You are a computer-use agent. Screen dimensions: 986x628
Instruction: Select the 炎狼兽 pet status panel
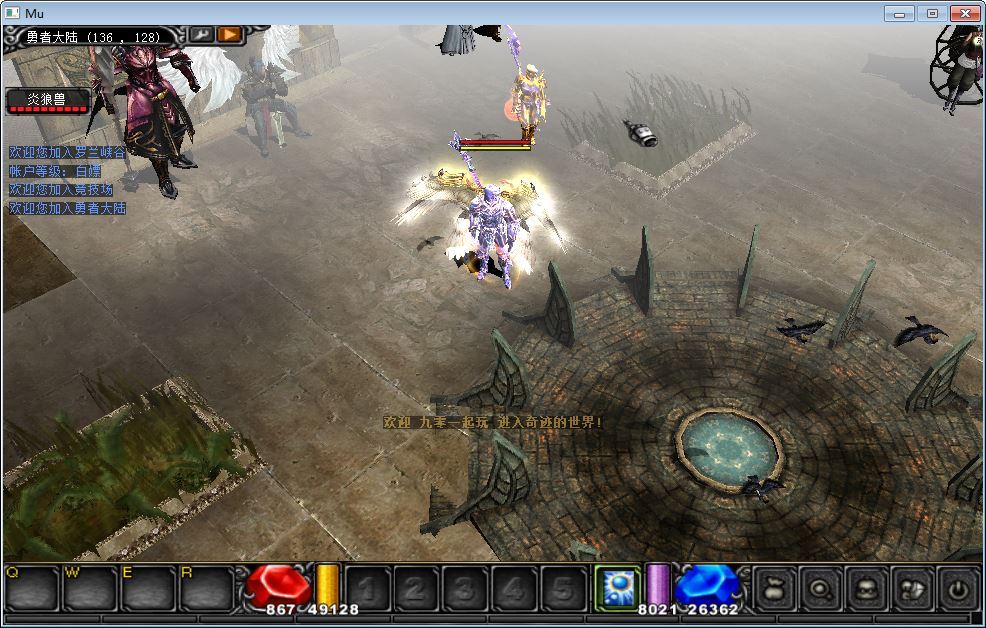(48, 101)
